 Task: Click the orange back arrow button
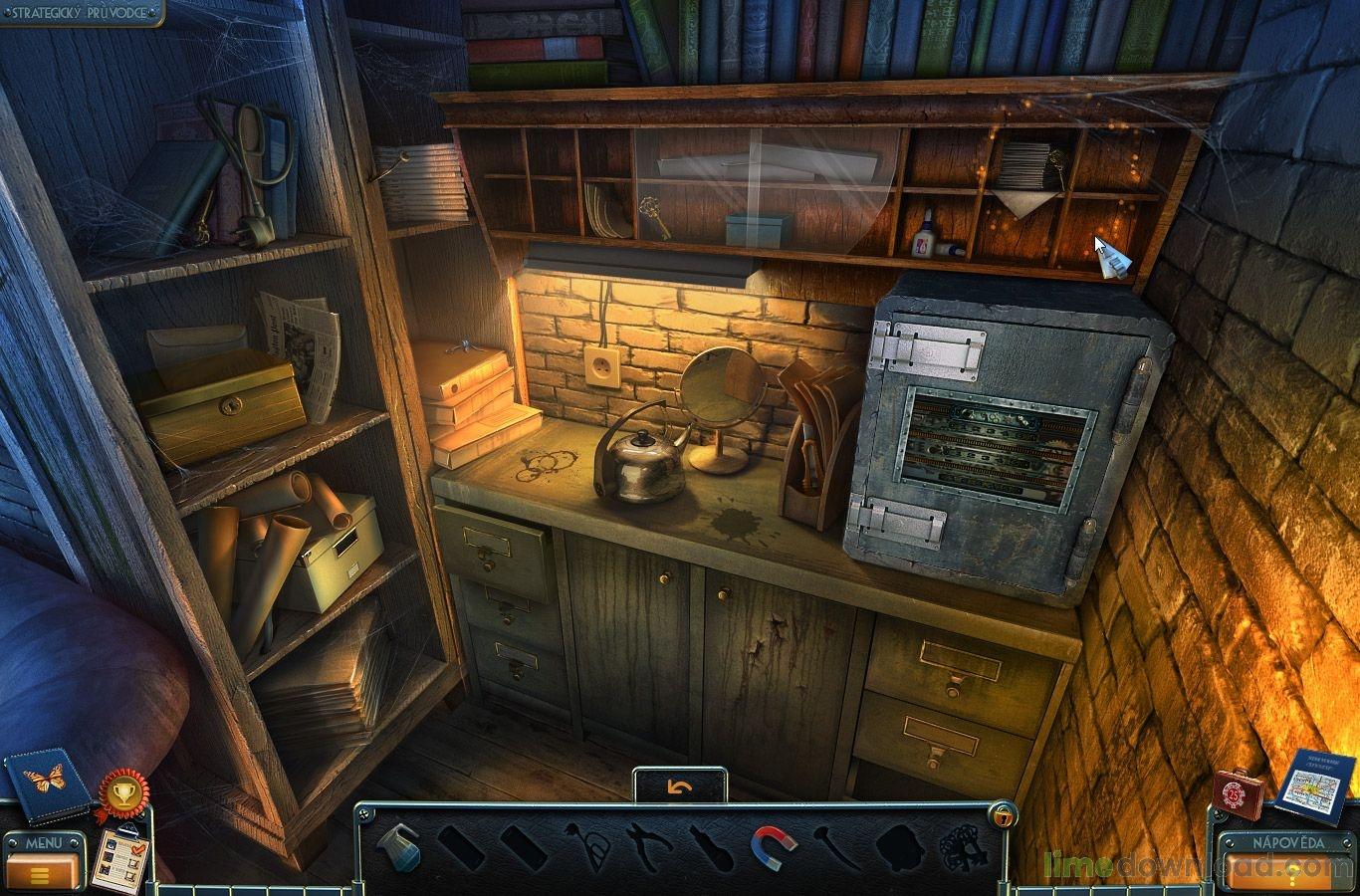[680, 785]
